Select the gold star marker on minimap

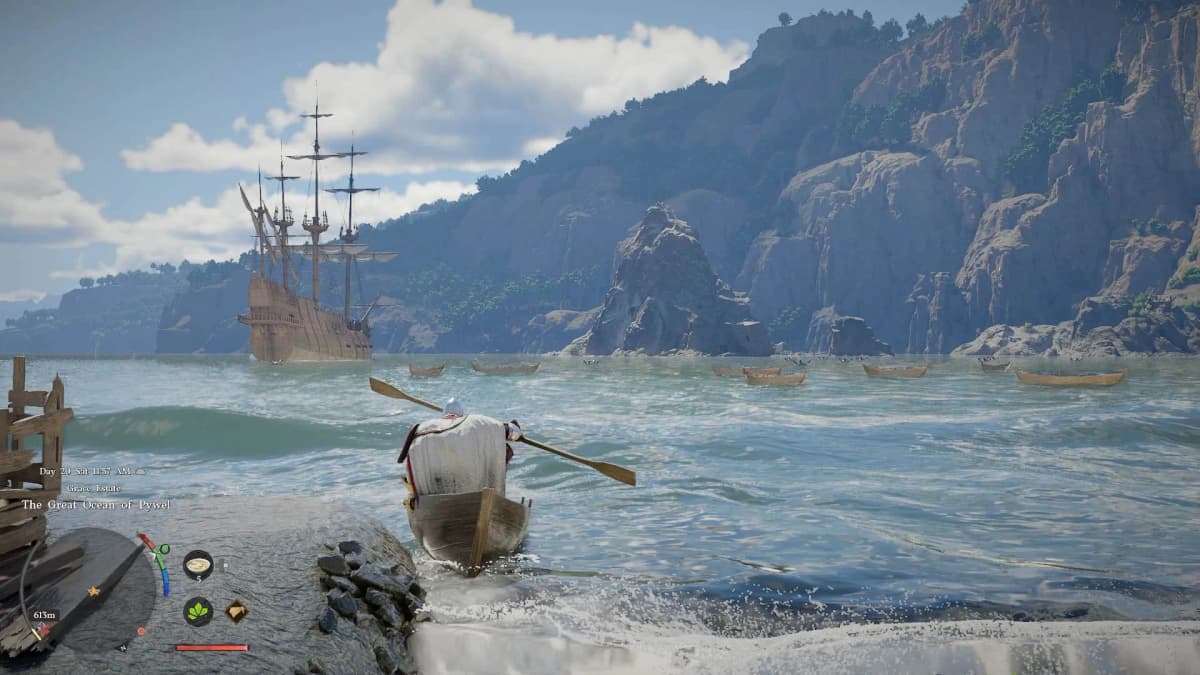click(93, 592)
